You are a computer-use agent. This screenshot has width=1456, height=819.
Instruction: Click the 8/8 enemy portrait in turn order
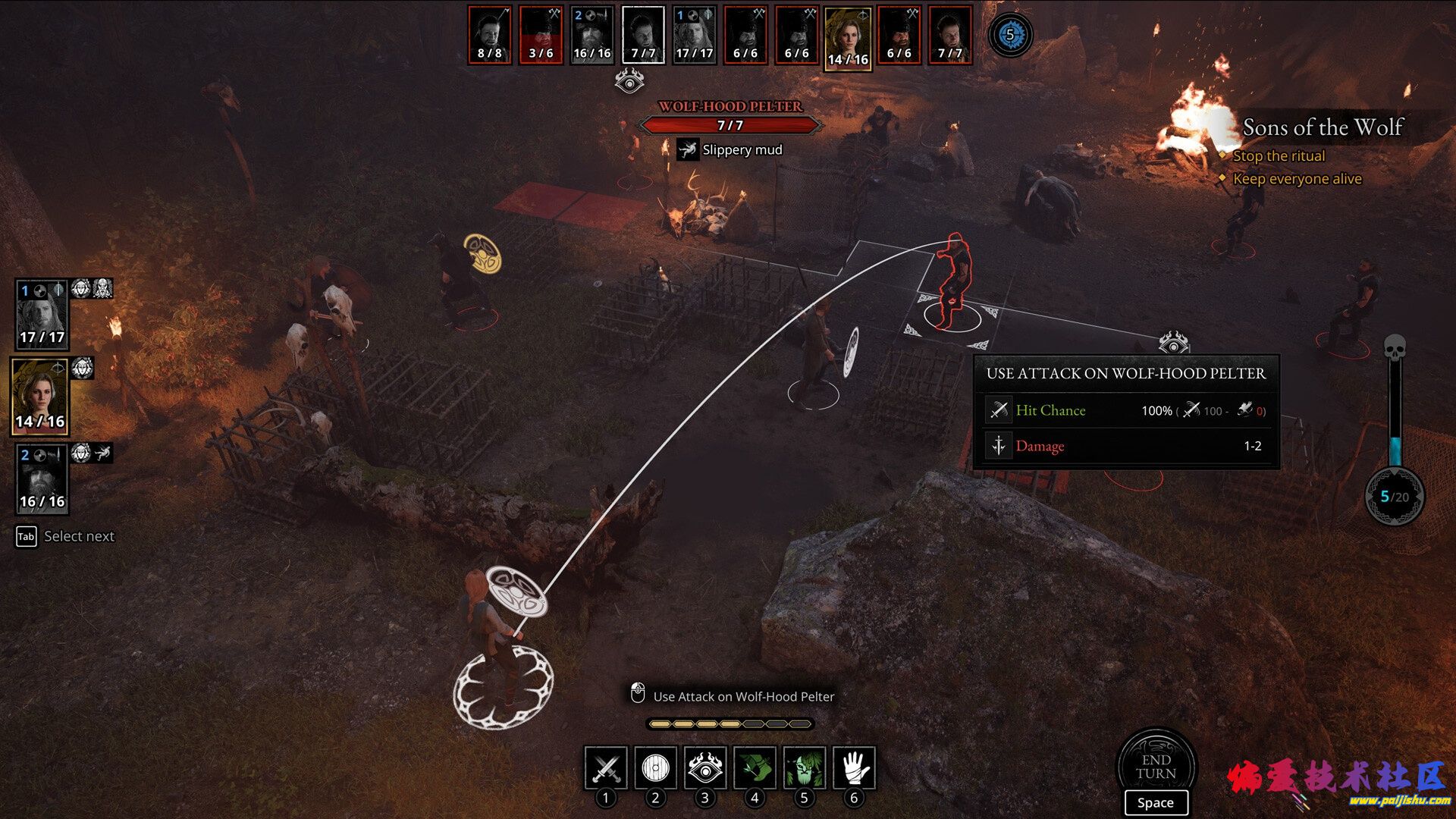pyautogui.click(x=489, y=35)
